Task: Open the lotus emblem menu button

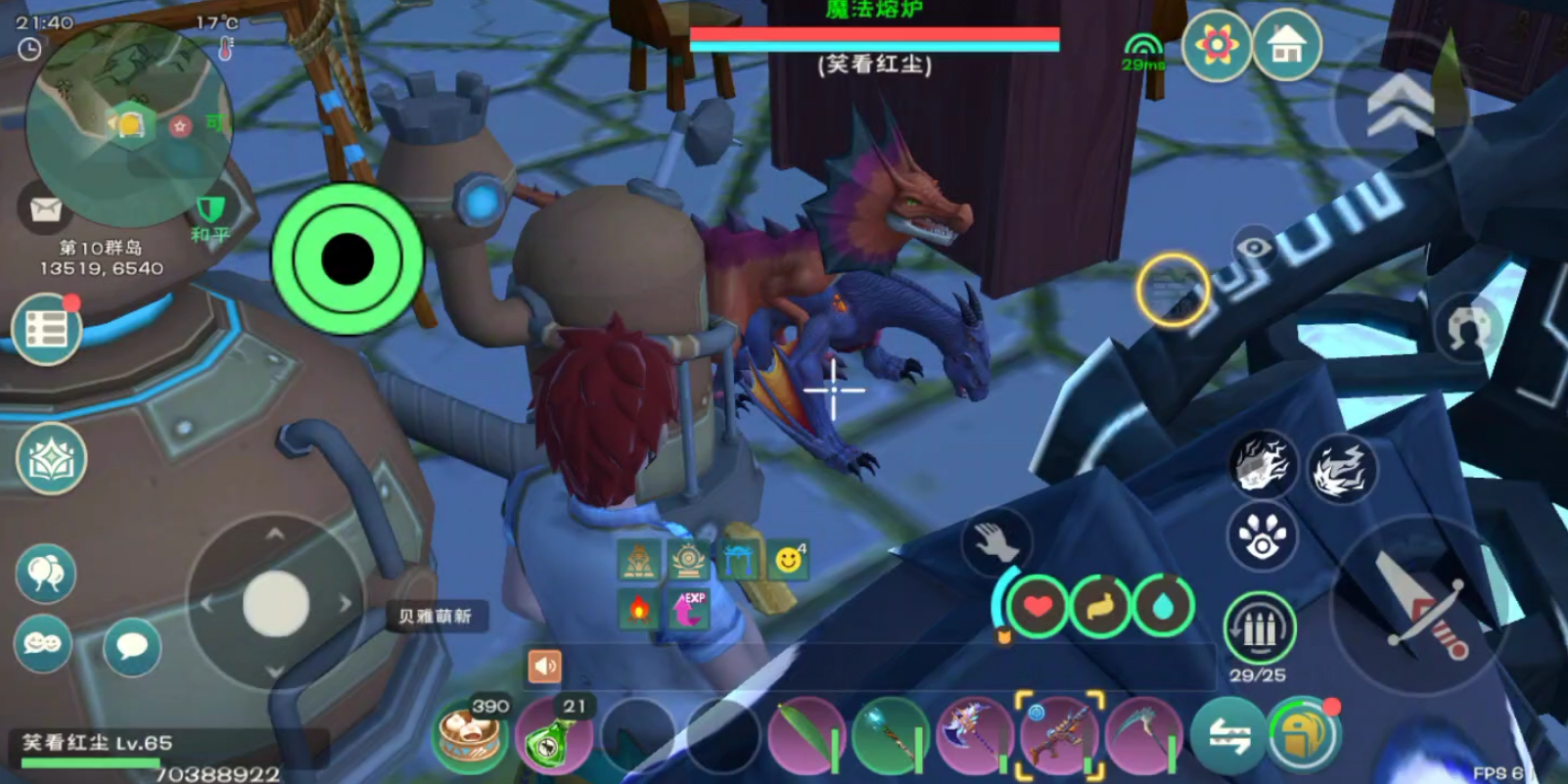Action: pyautogui.click(x=51, y=458)
